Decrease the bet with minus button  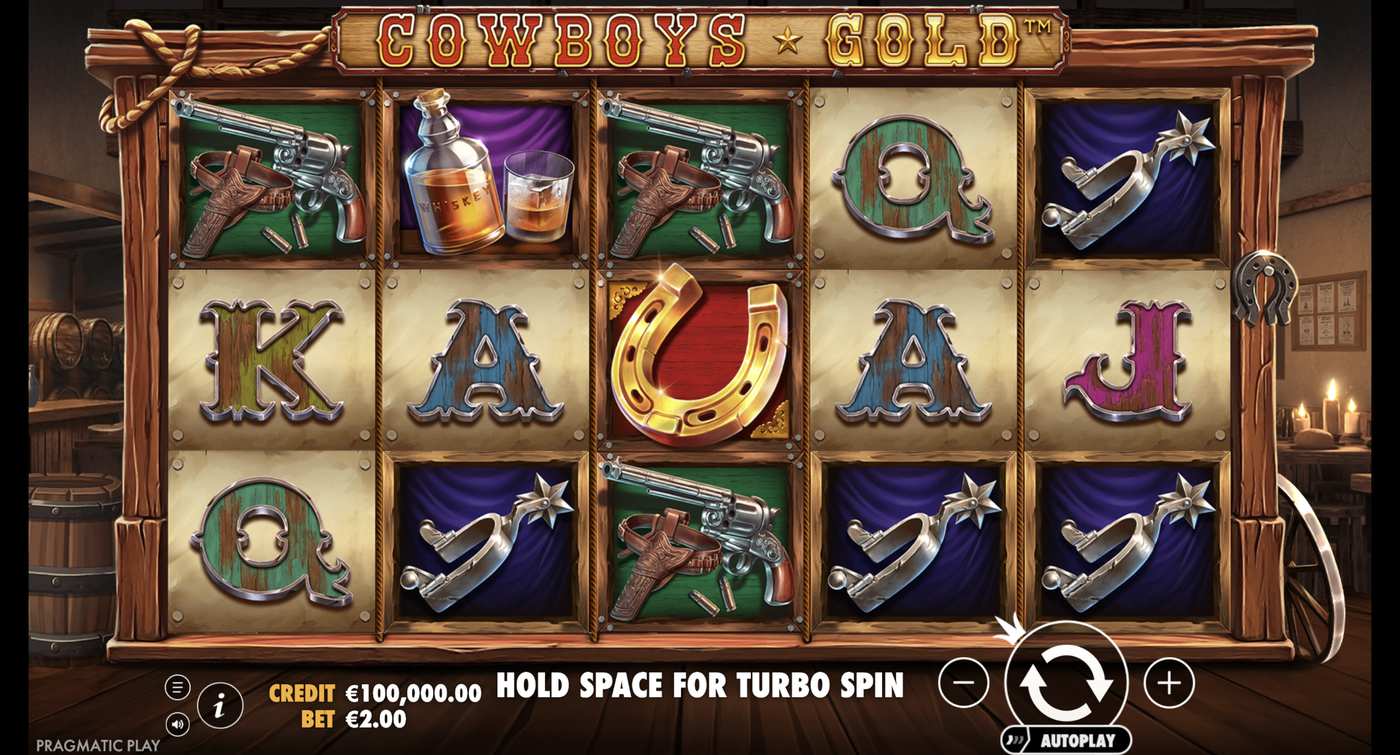pyautogui.click(x=962, y=684)
